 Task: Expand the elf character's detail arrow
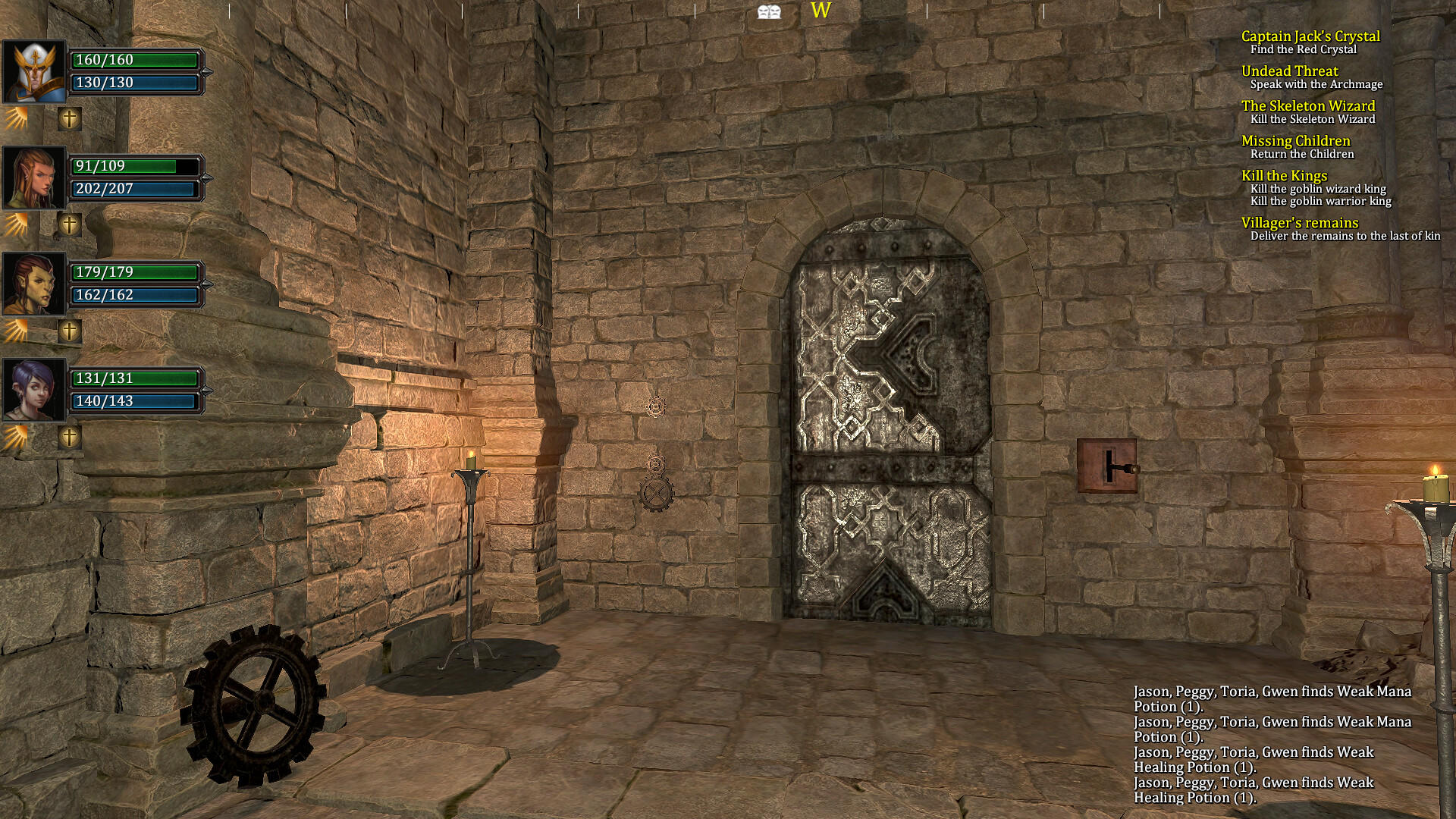(x=206, y=178)
